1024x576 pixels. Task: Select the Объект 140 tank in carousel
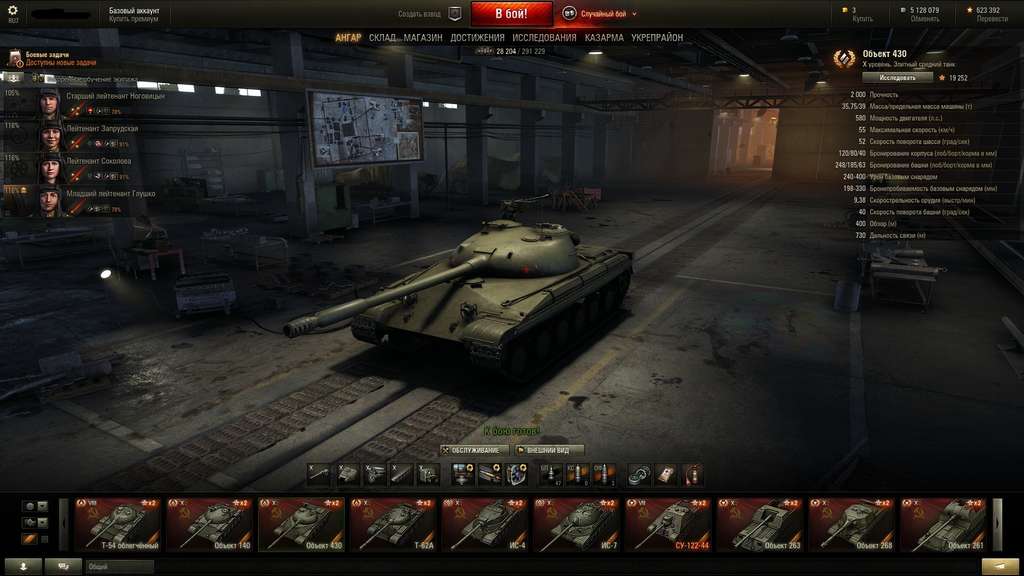tap(210, 524)
